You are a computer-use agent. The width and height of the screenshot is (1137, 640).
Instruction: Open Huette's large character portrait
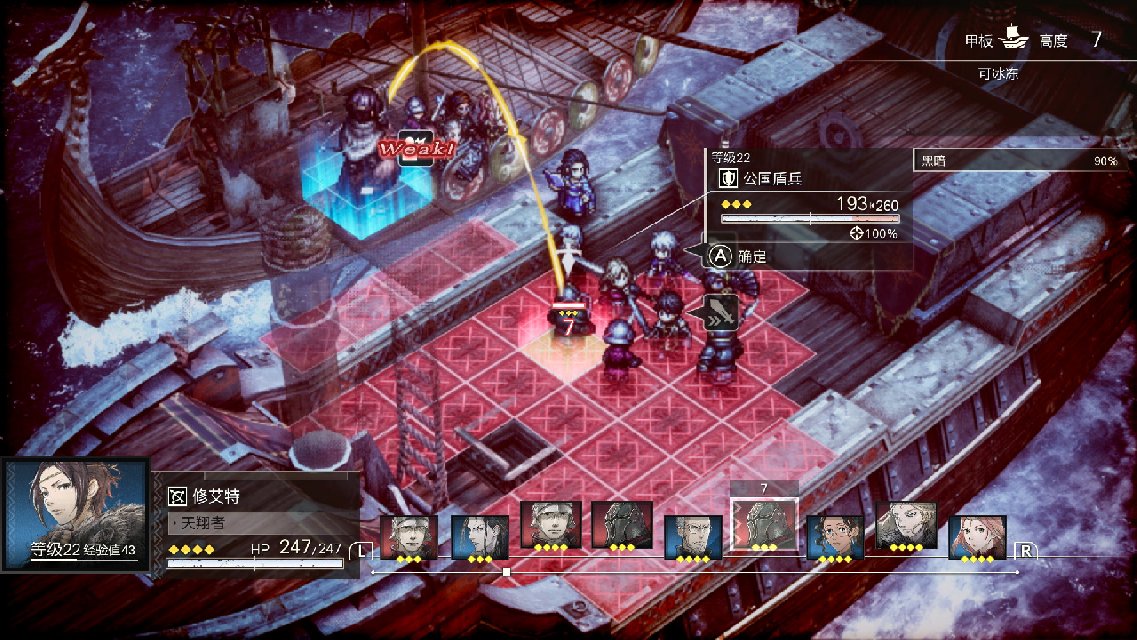(76, 514)
